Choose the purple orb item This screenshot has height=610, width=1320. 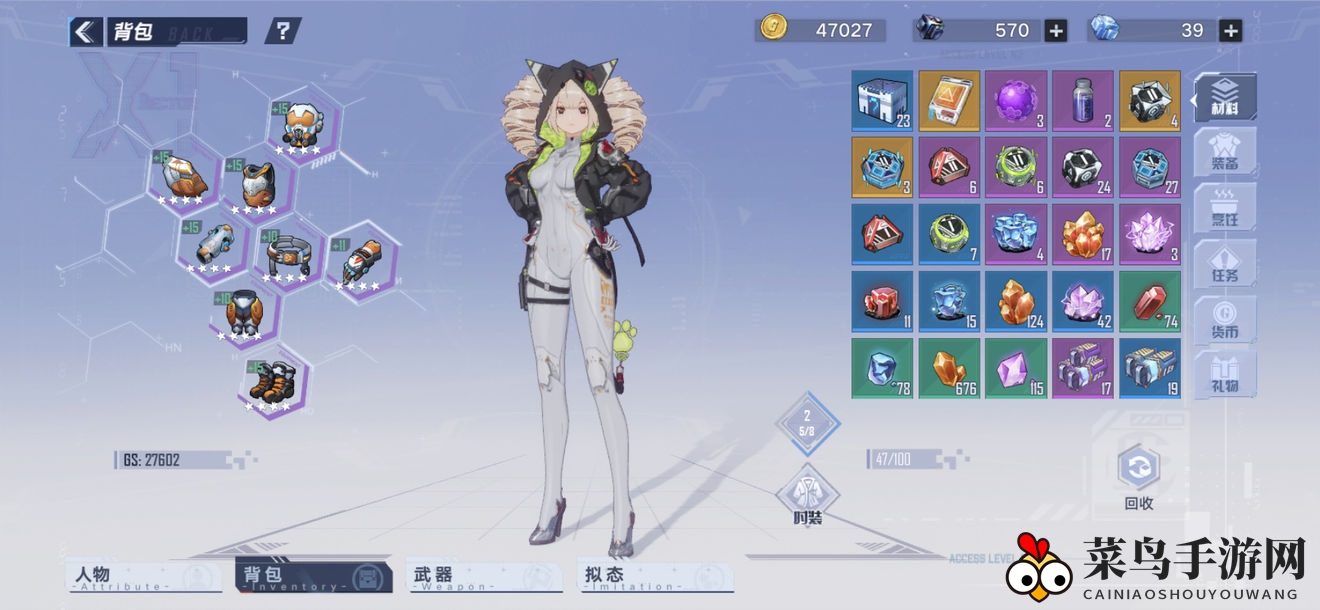(x=1015, y=100)
